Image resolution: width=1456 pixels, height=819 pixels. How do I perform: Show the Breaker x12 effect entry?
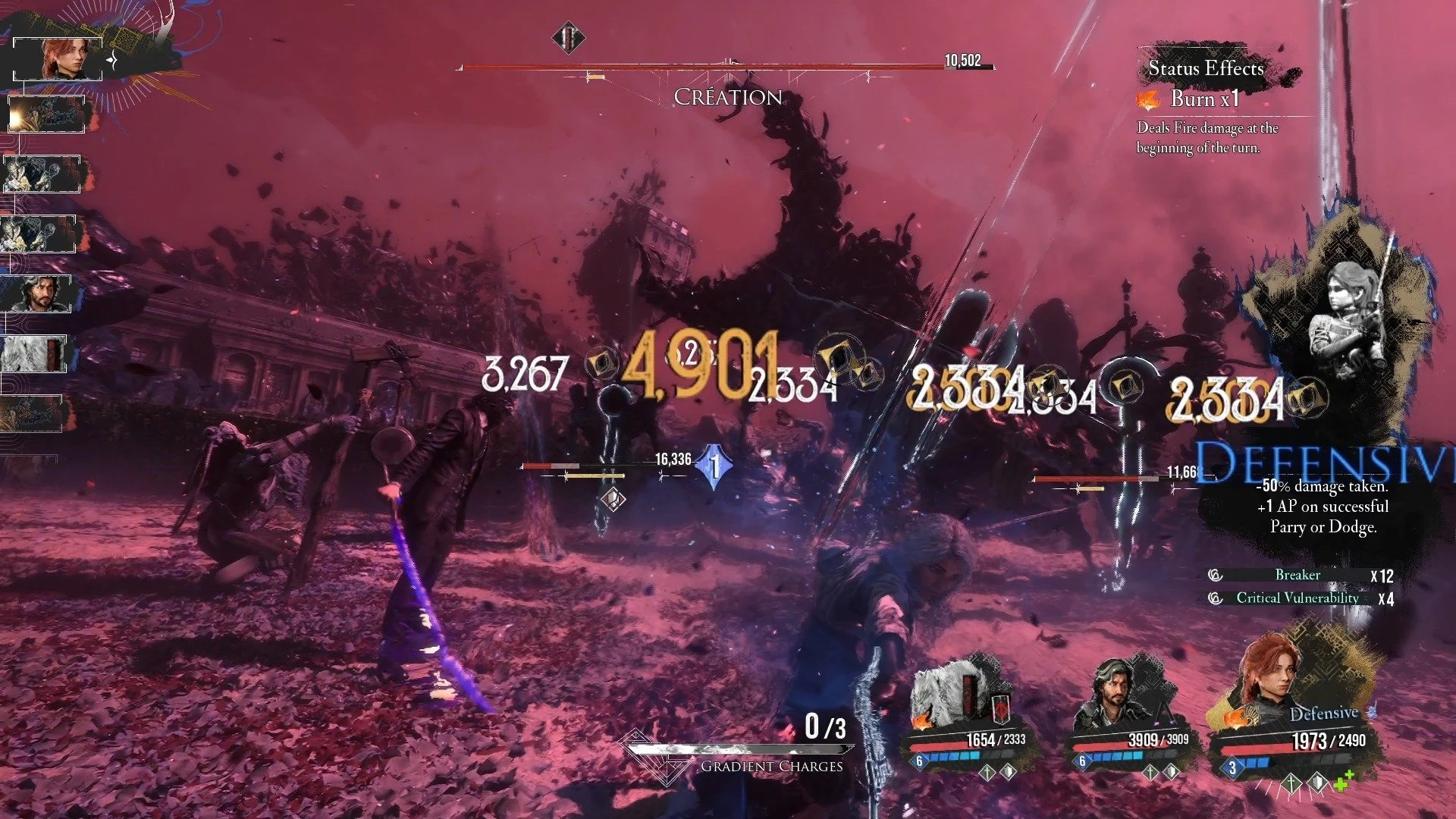pyautogui.click(x=1298, y=576)
